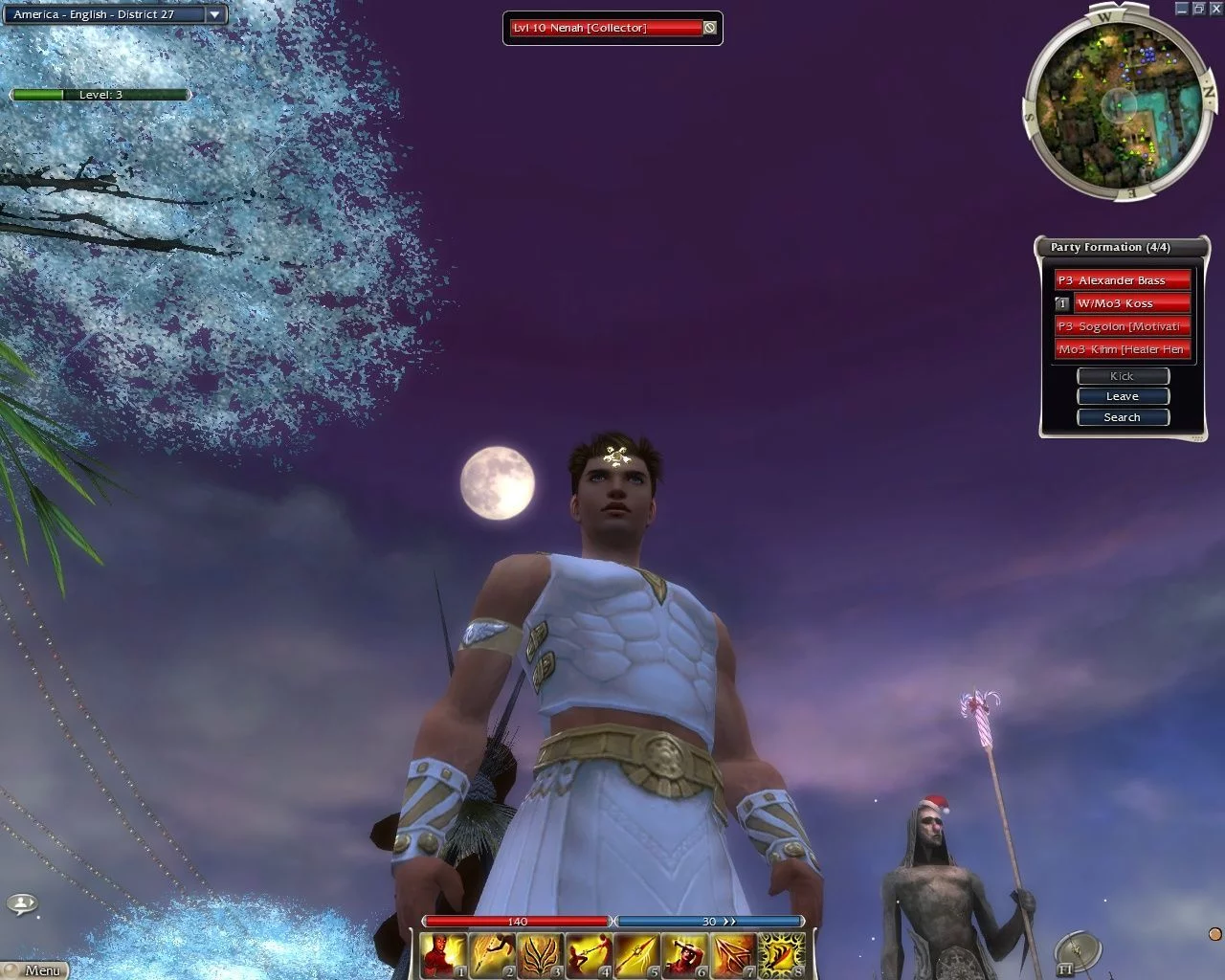Choose Sogolon in the party list

tap(1122, 326)
